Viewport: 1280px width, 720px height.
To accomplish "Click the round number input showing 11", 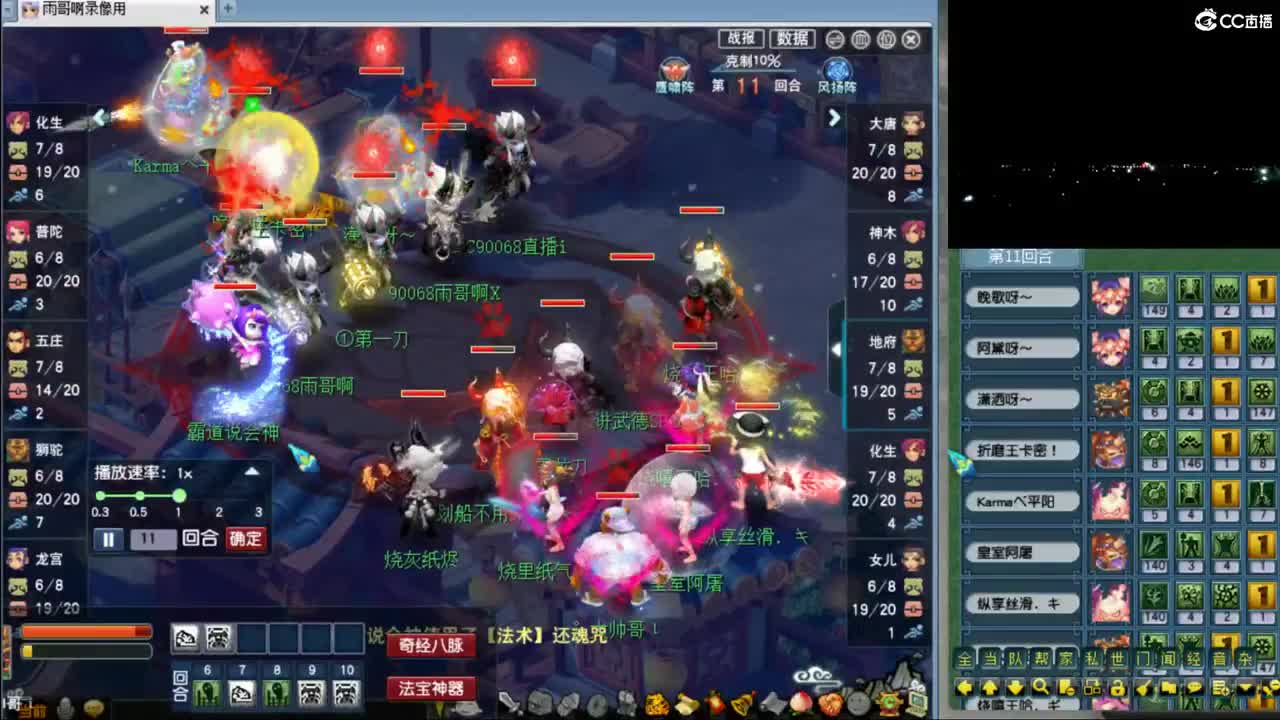I will point(155,538).
